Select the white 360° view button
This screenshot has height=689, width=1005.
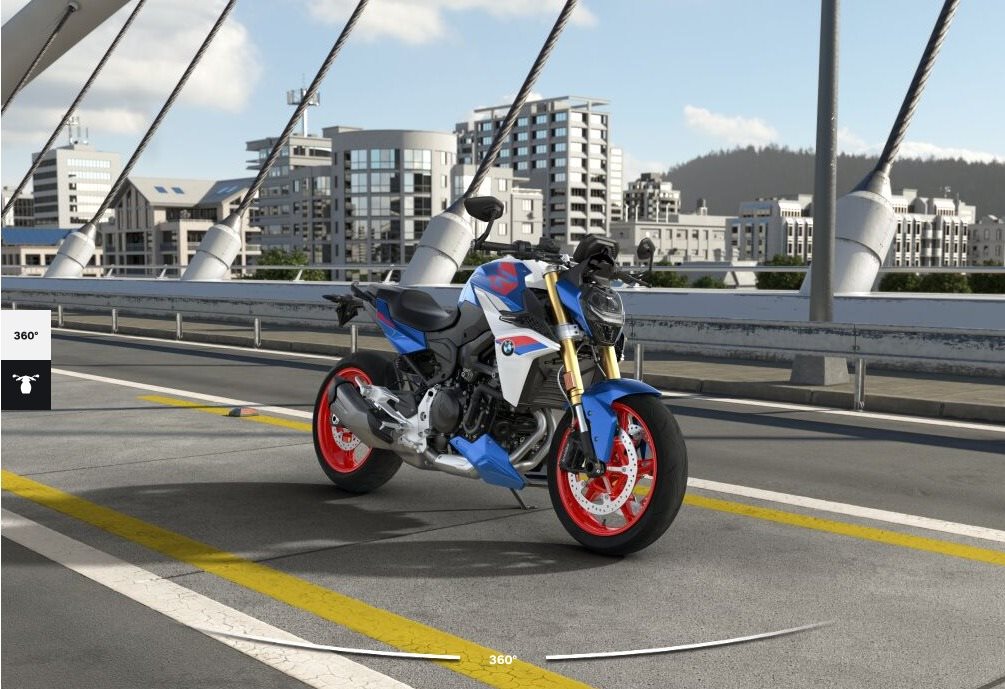point(26,335)
